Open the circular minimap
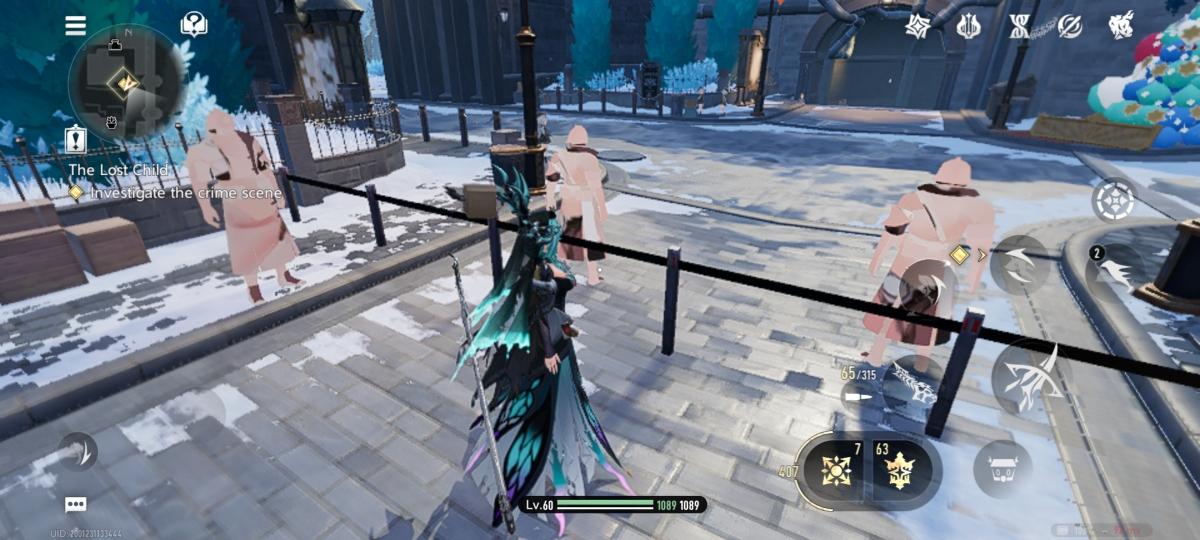Screen dimensions: 1200x540 click(126, 82)
